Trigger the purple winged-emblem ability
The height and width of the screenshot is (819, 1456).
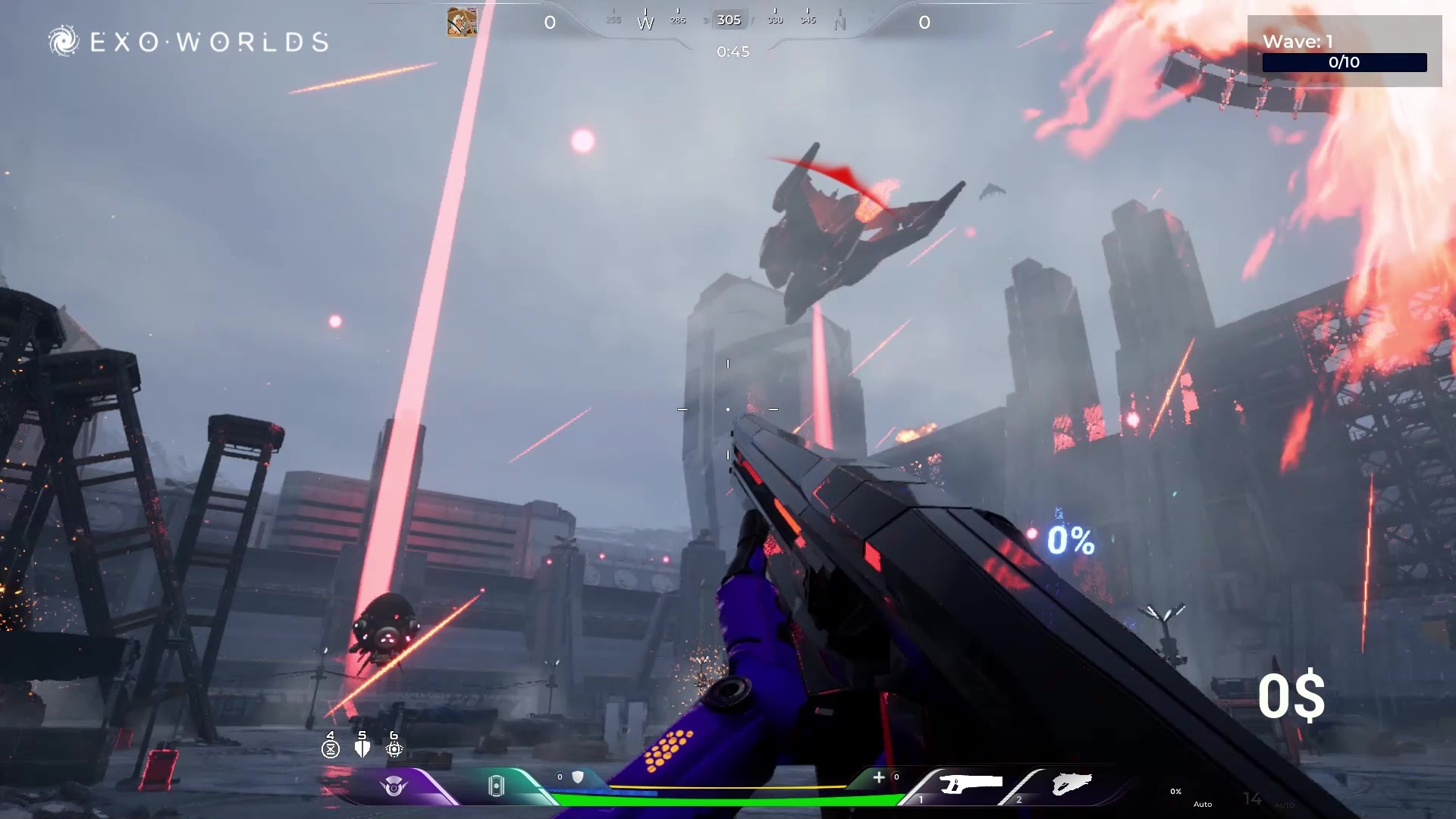[x=394, y=786]
